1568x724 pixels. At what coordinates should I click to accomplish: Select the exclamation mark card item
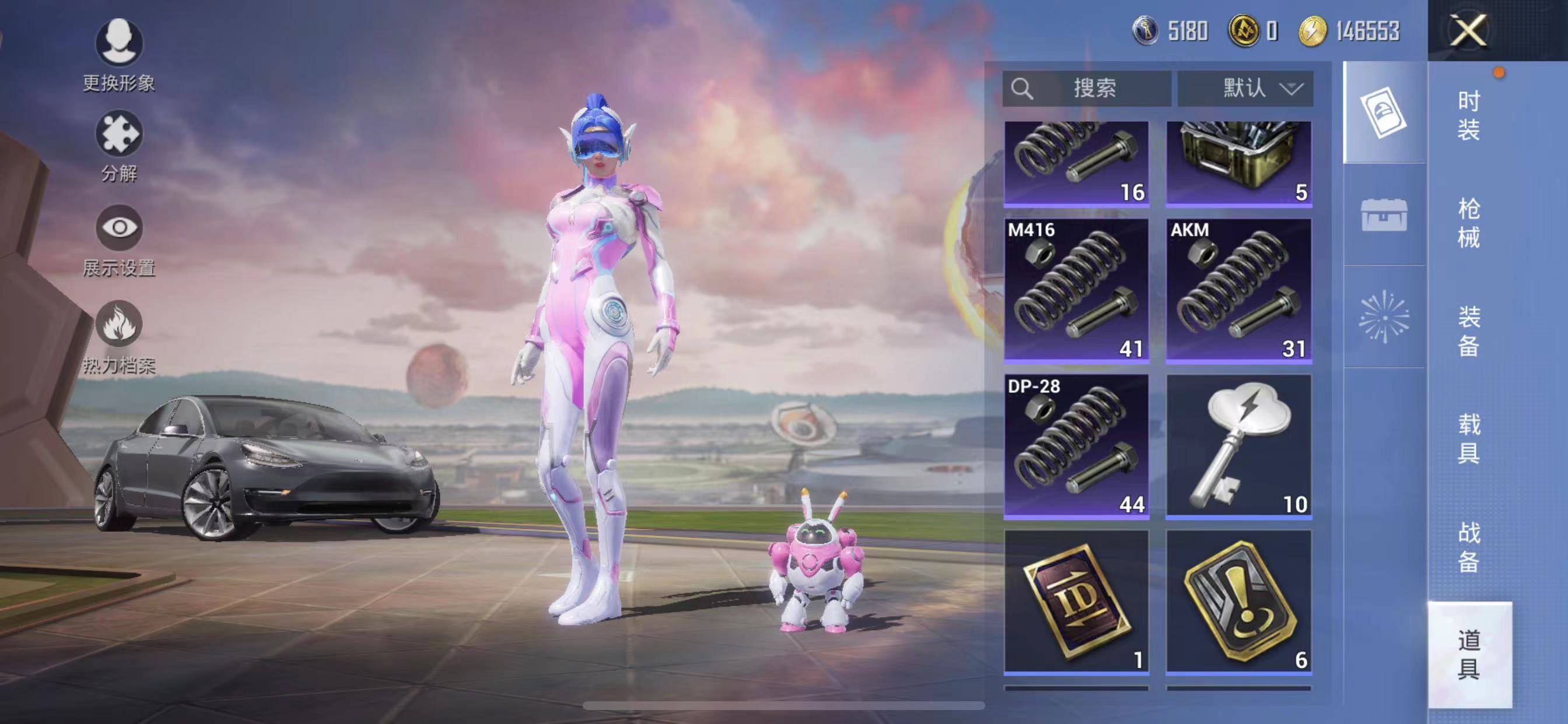pos(1238,602)
